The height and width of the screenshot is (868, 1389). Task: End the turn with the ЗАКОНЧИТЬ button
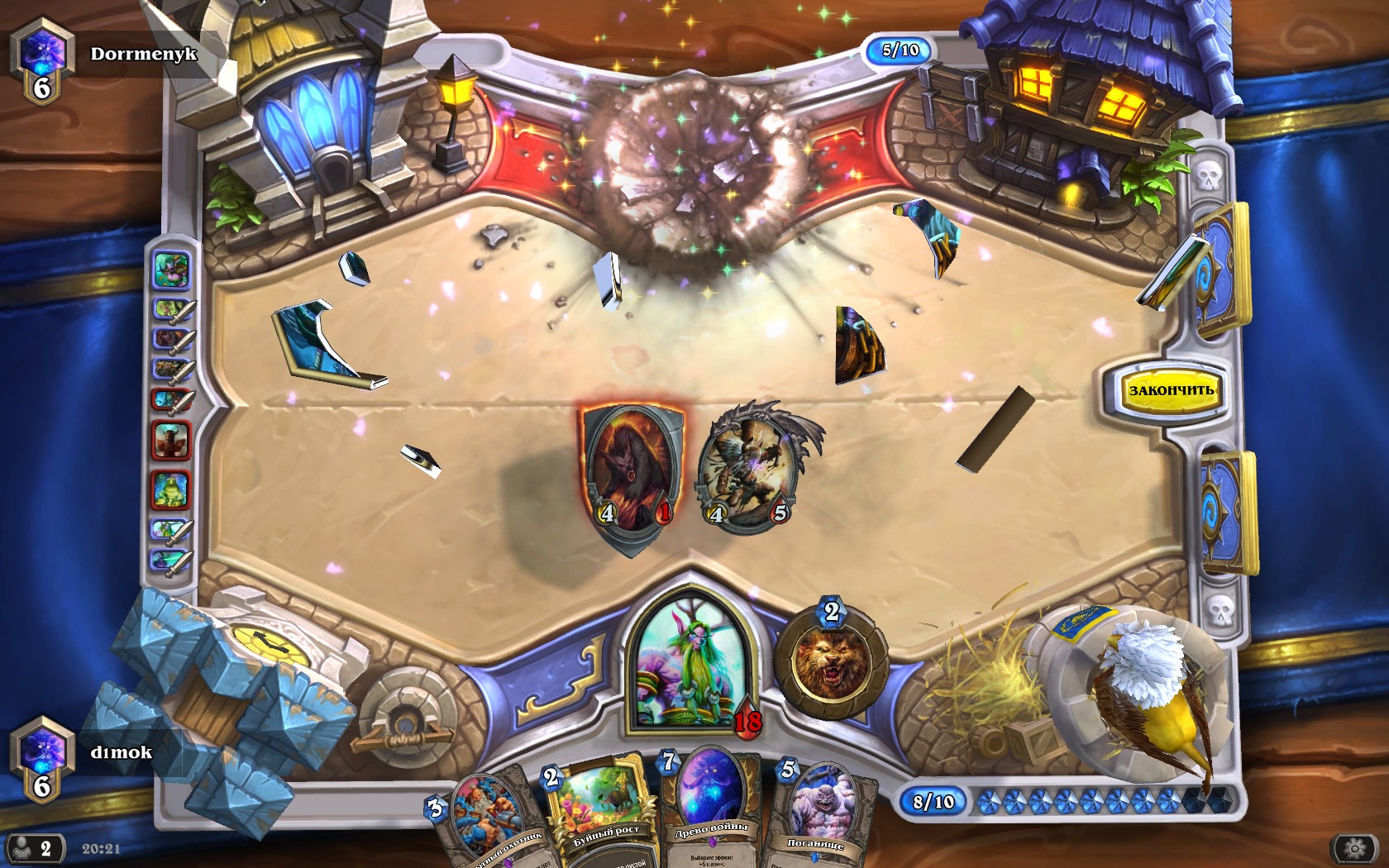[1171, 390]
